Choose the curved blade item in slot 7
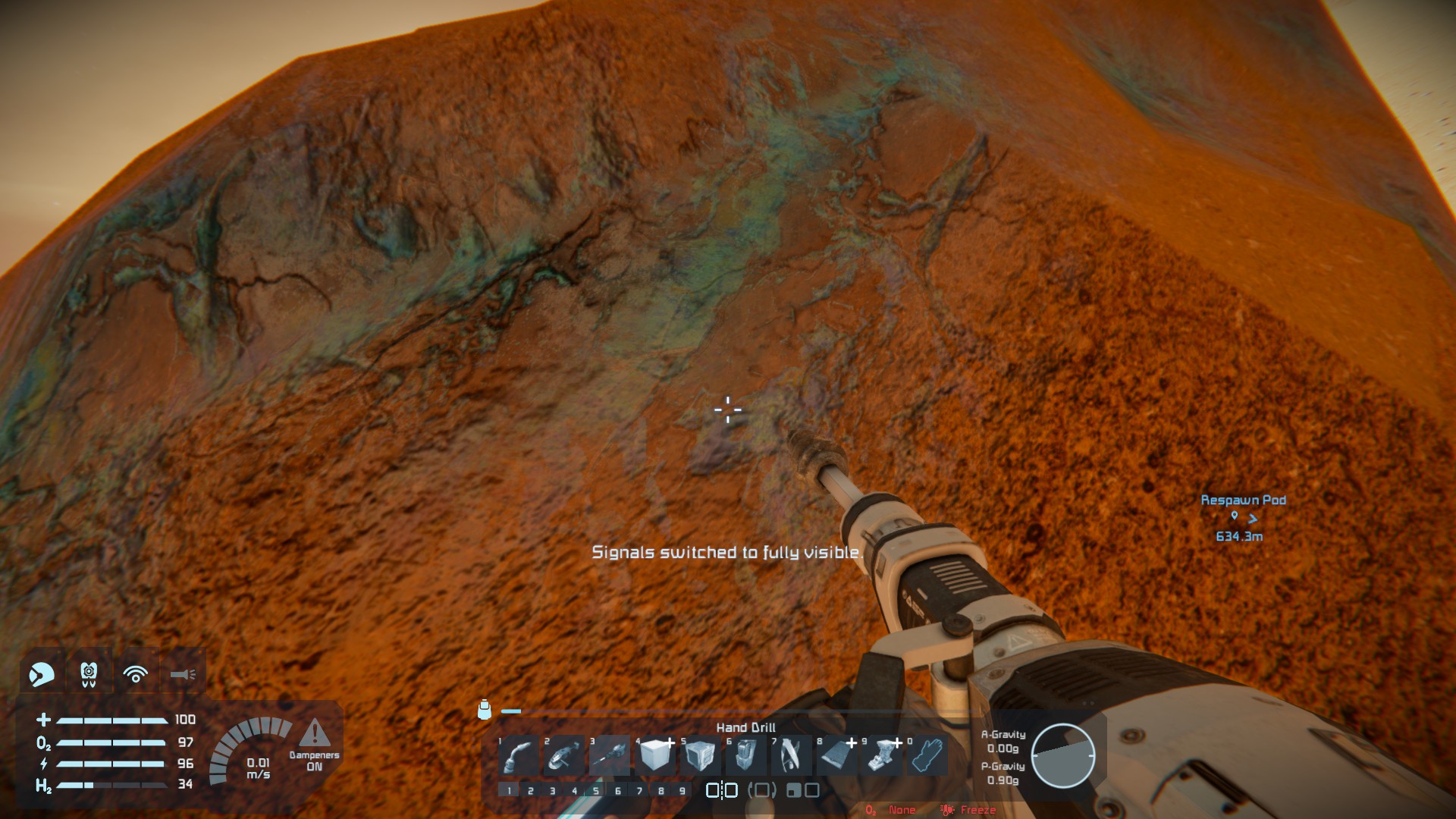The width and height of the screenshot is (1456, 819). point(791,755)
